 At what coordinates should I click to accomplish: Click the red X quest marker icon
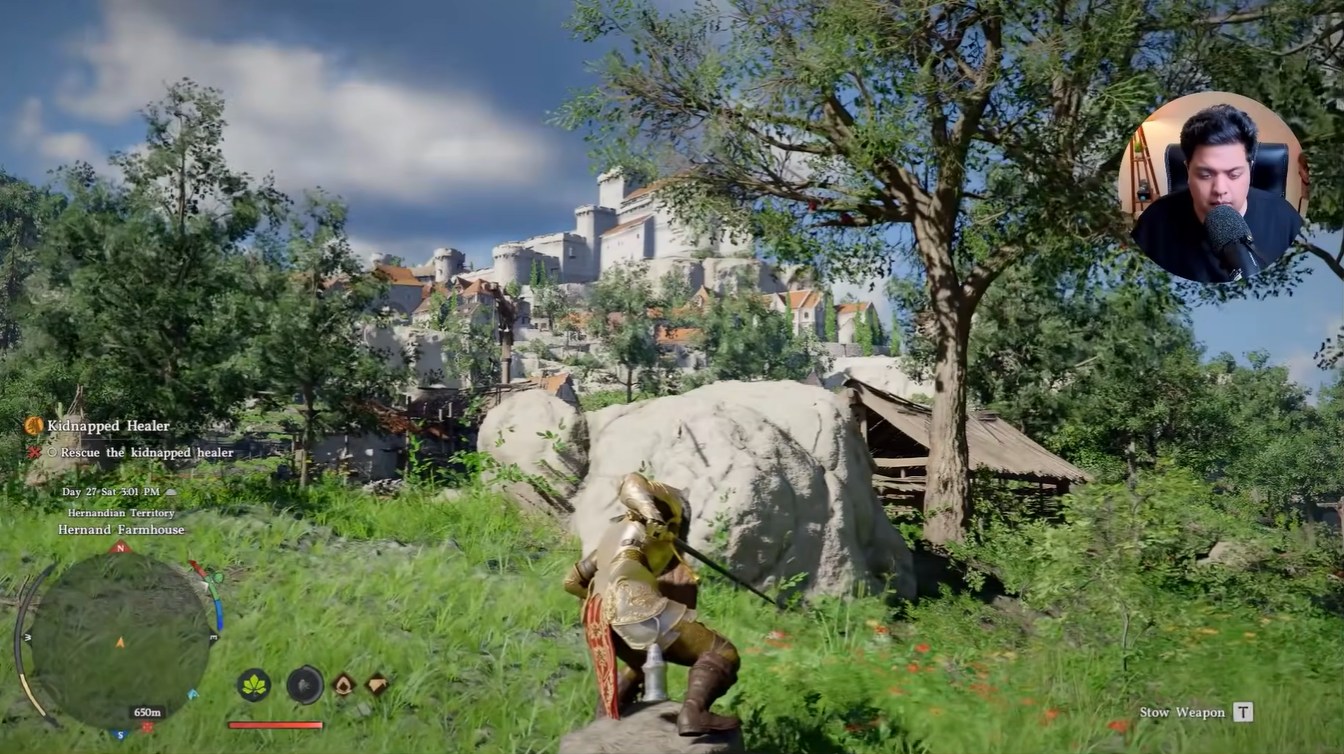coord(34,452)
